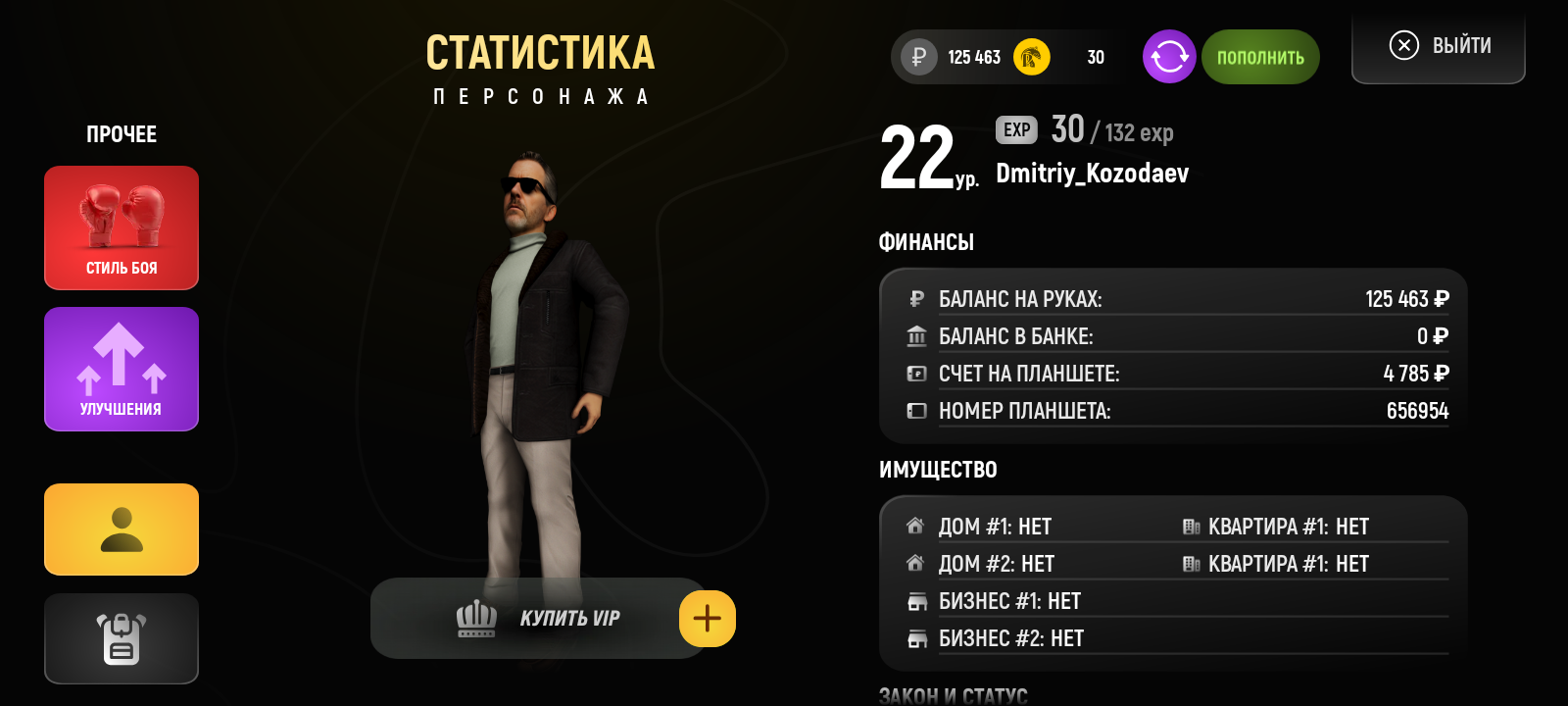This screenshot has width=1568, height=706.
Task: Click the player name Dmitriy_Kozodaev
Action: click(1092, 174)
